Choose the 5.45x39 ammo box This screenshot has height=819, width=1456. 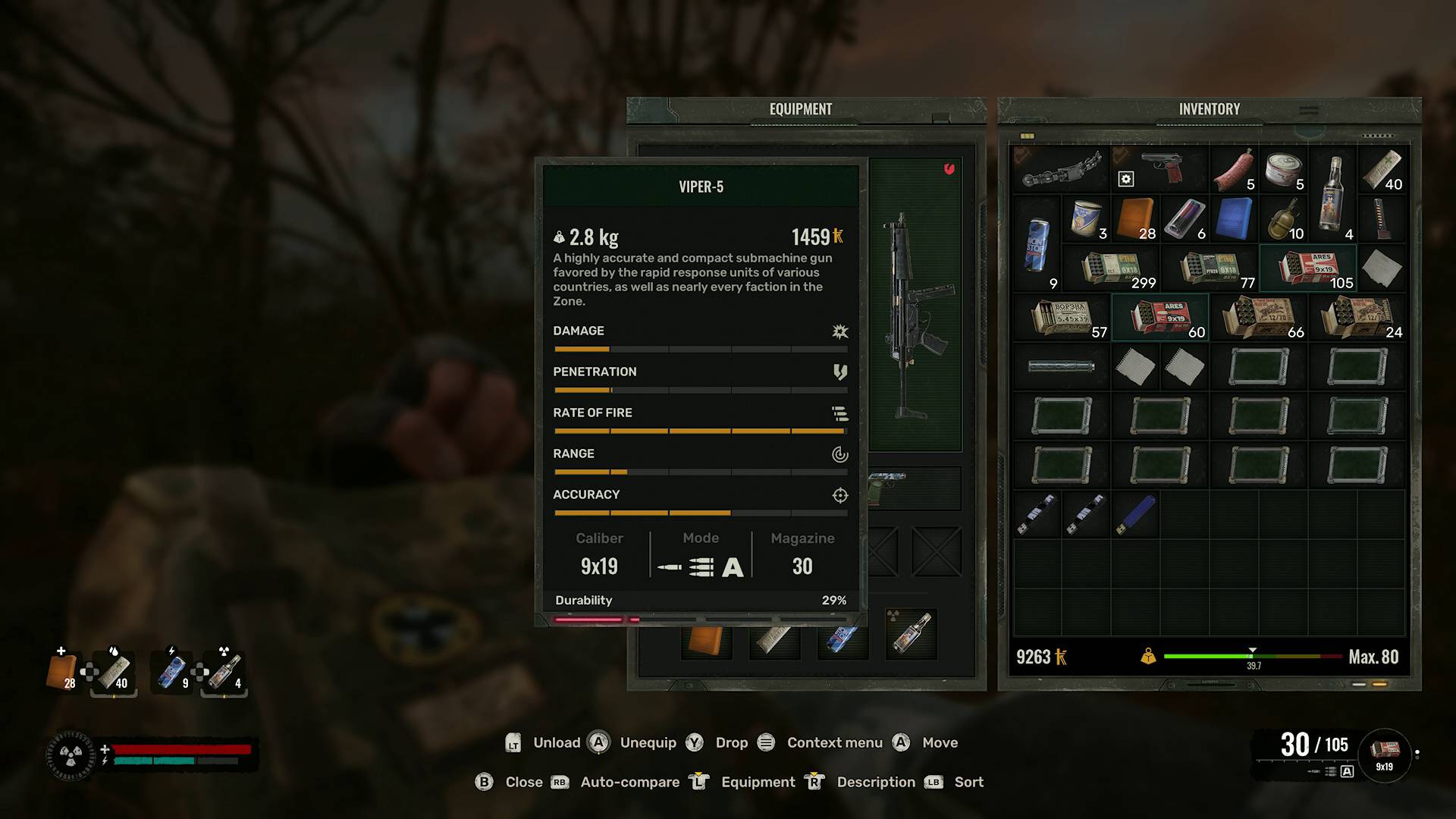tap(1062, 318)
